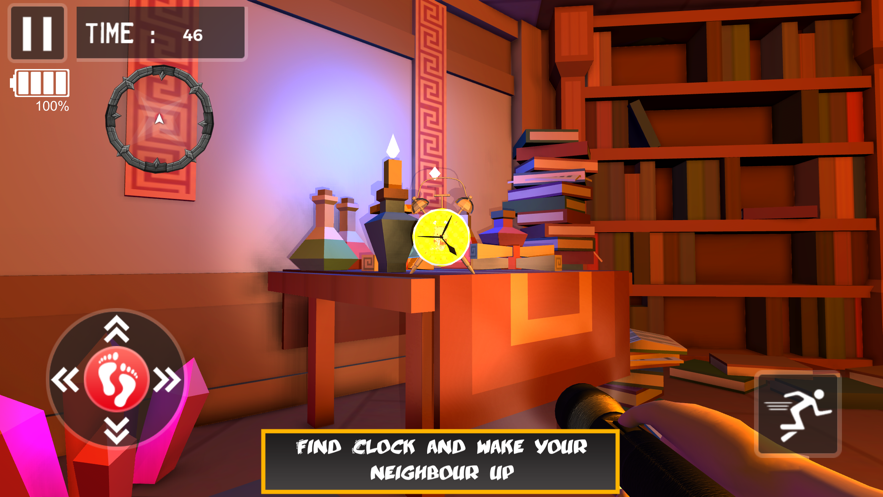Move forward with the up arrow

coord(117,329)
